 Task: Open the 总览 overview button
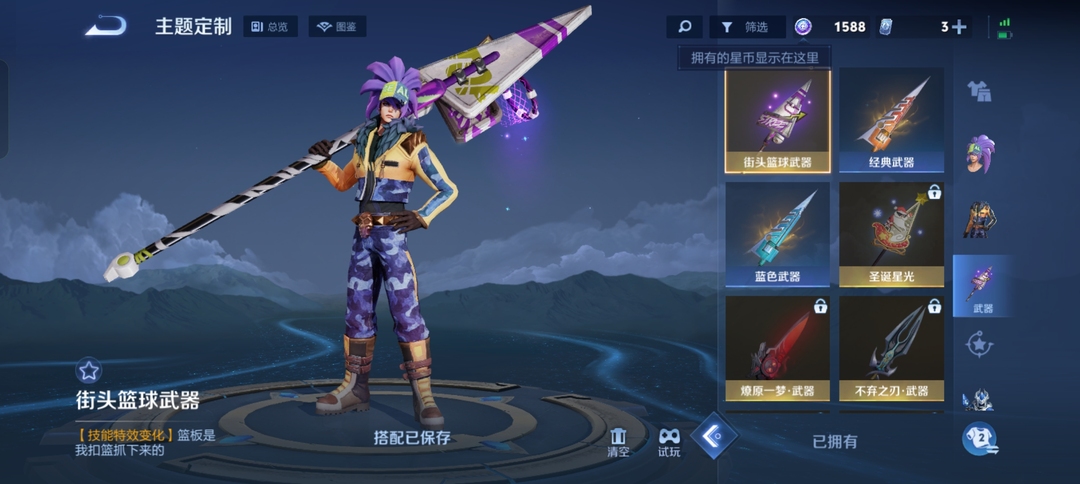(270, 27)
